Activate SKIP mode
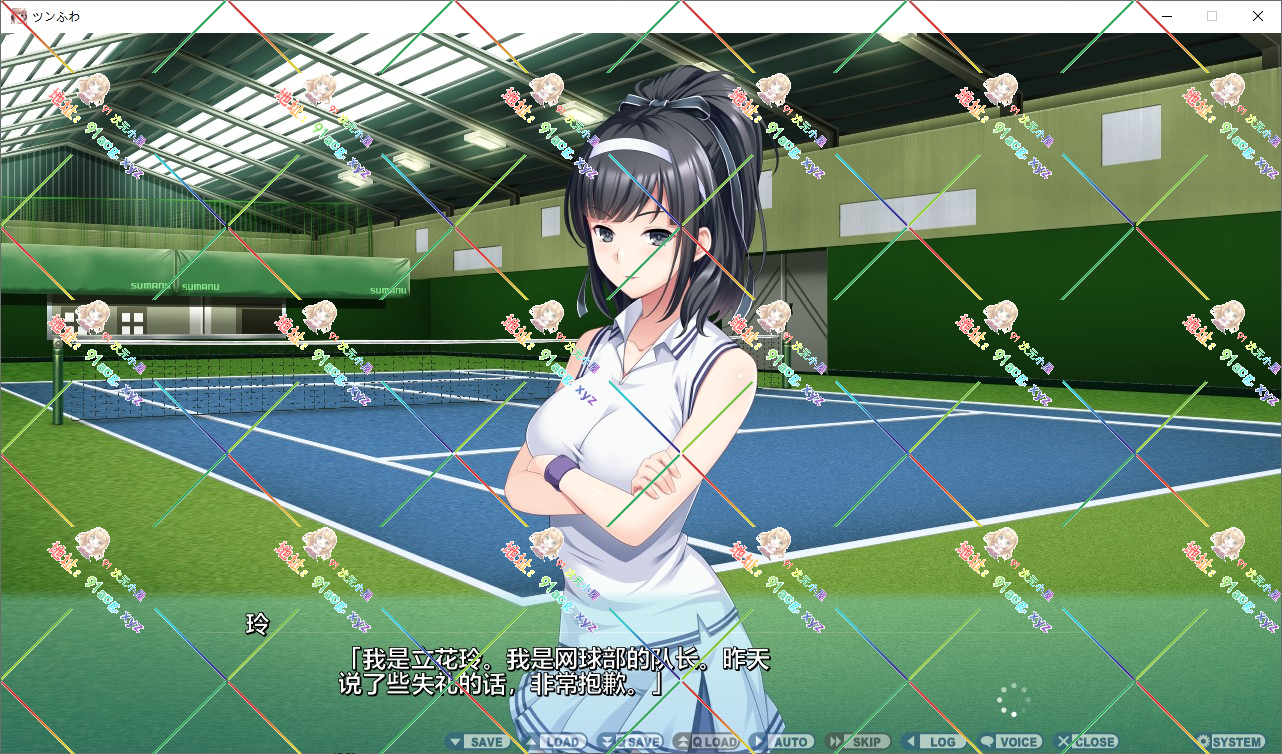 [856, 742]
